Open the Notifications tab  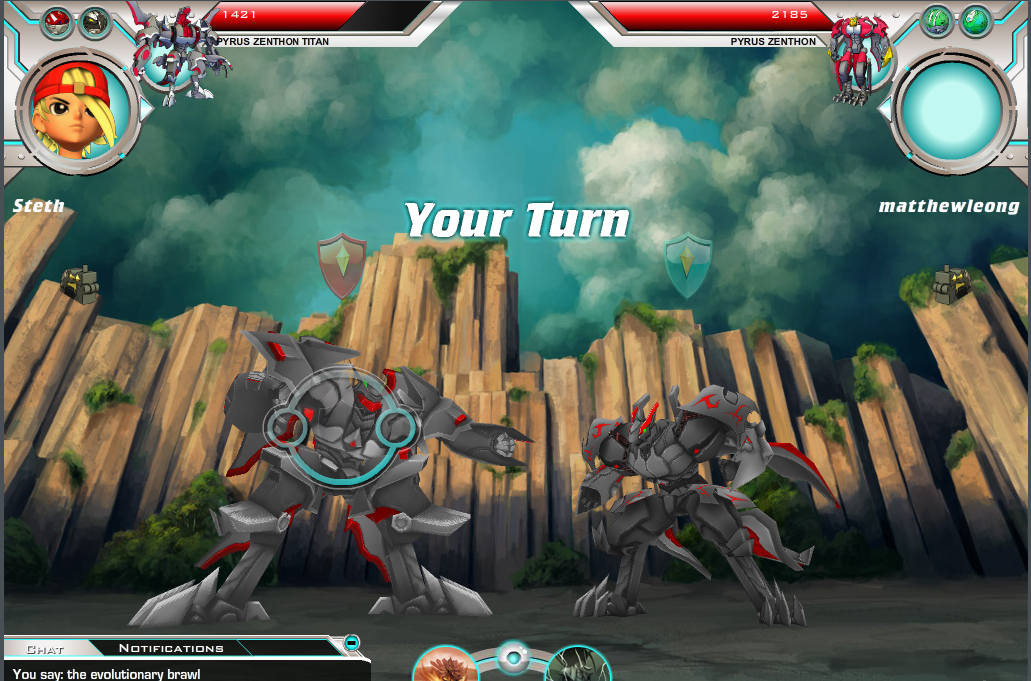(171, 649)
